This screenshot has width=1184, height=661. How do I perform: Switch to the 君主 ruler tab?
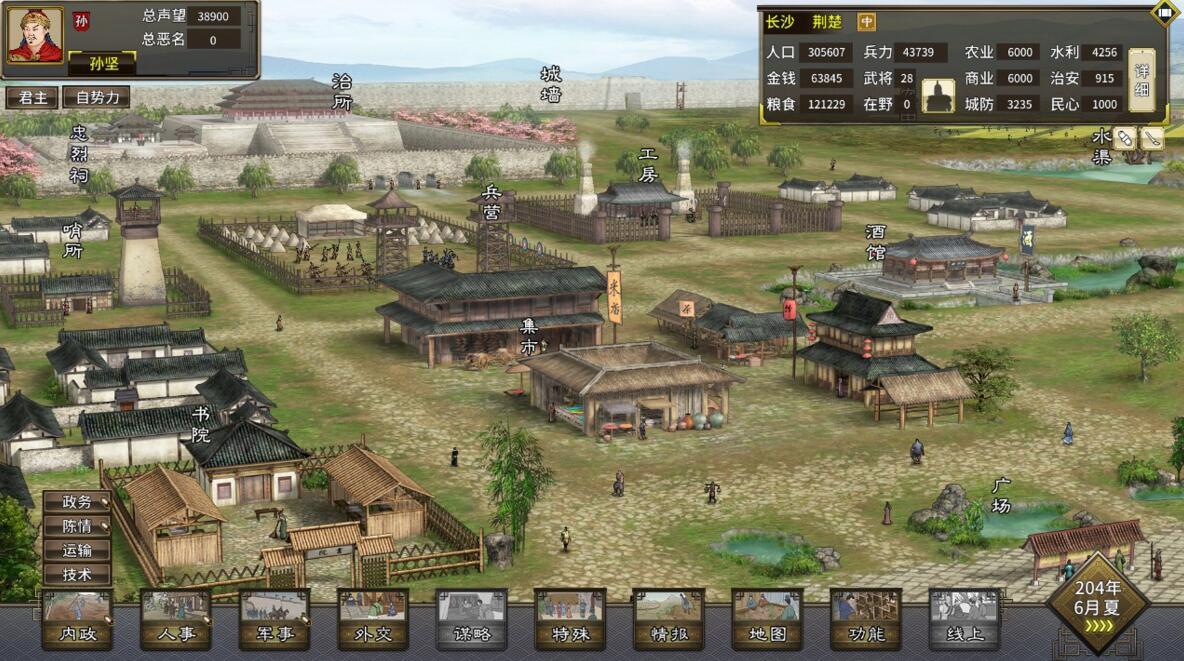click(31, 98)
